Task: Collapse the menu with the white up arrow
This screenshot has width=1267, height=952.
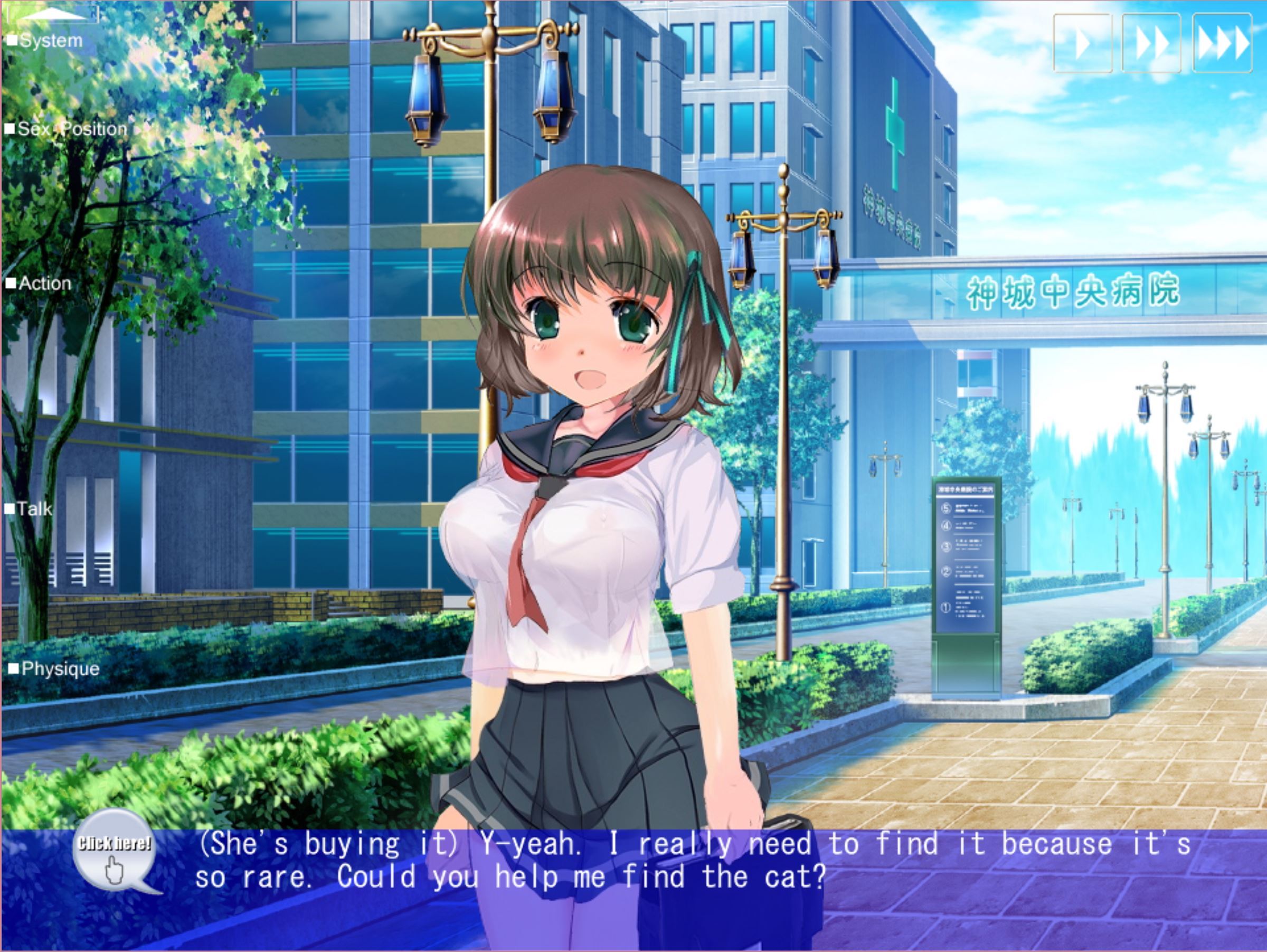Action: pyautogui.click(x=53, y=15)
